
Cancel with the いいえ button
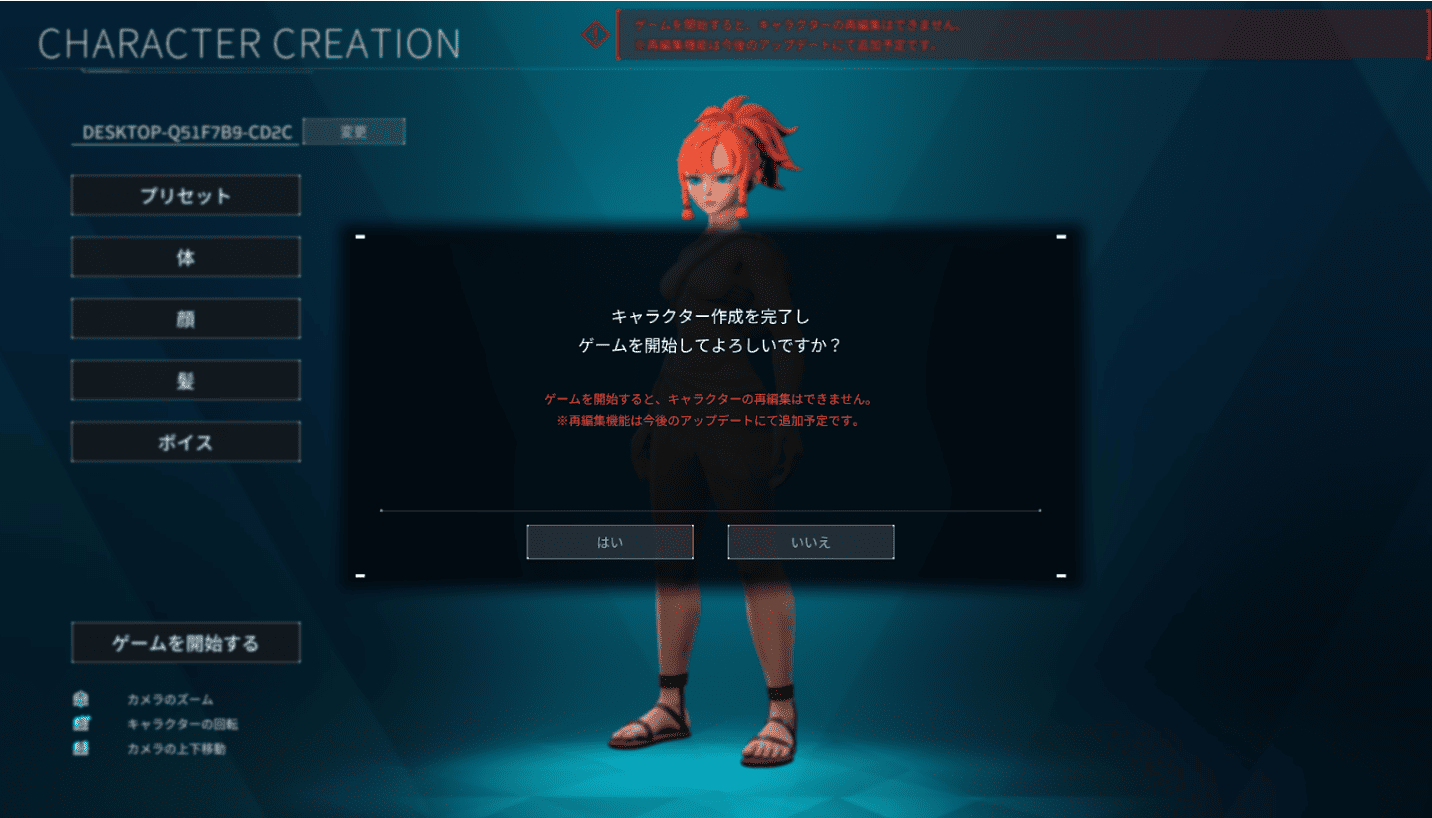point(810,541)
